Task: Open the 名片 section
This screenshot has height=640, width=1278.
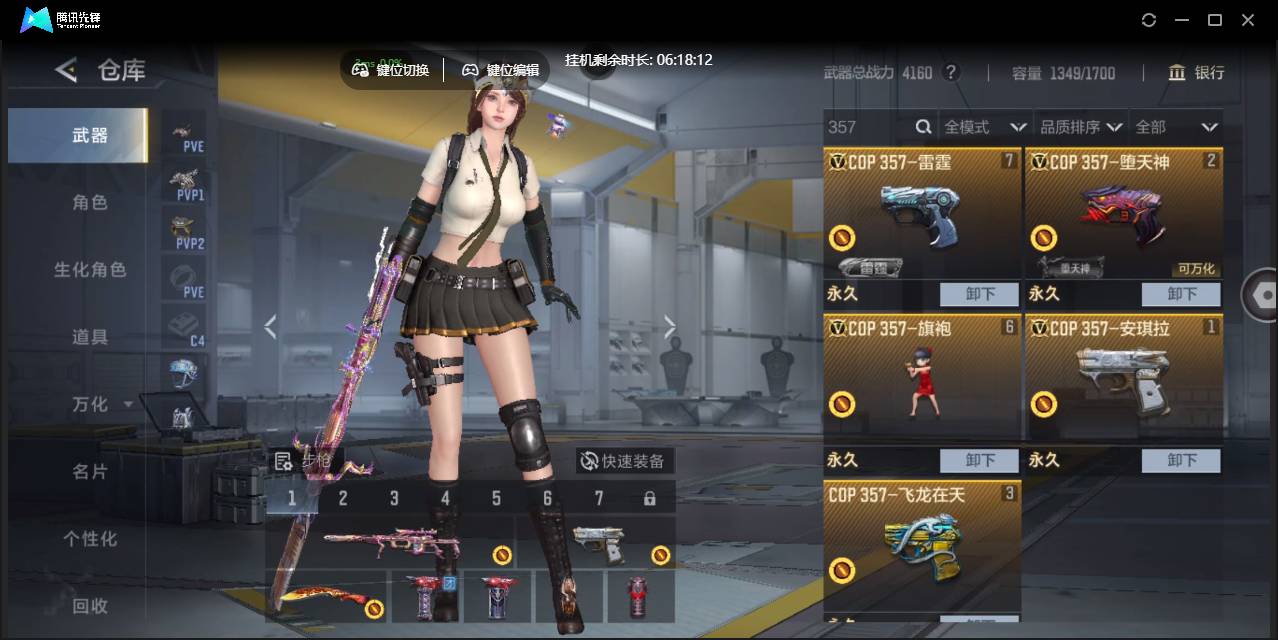Action: pos(89,471)
